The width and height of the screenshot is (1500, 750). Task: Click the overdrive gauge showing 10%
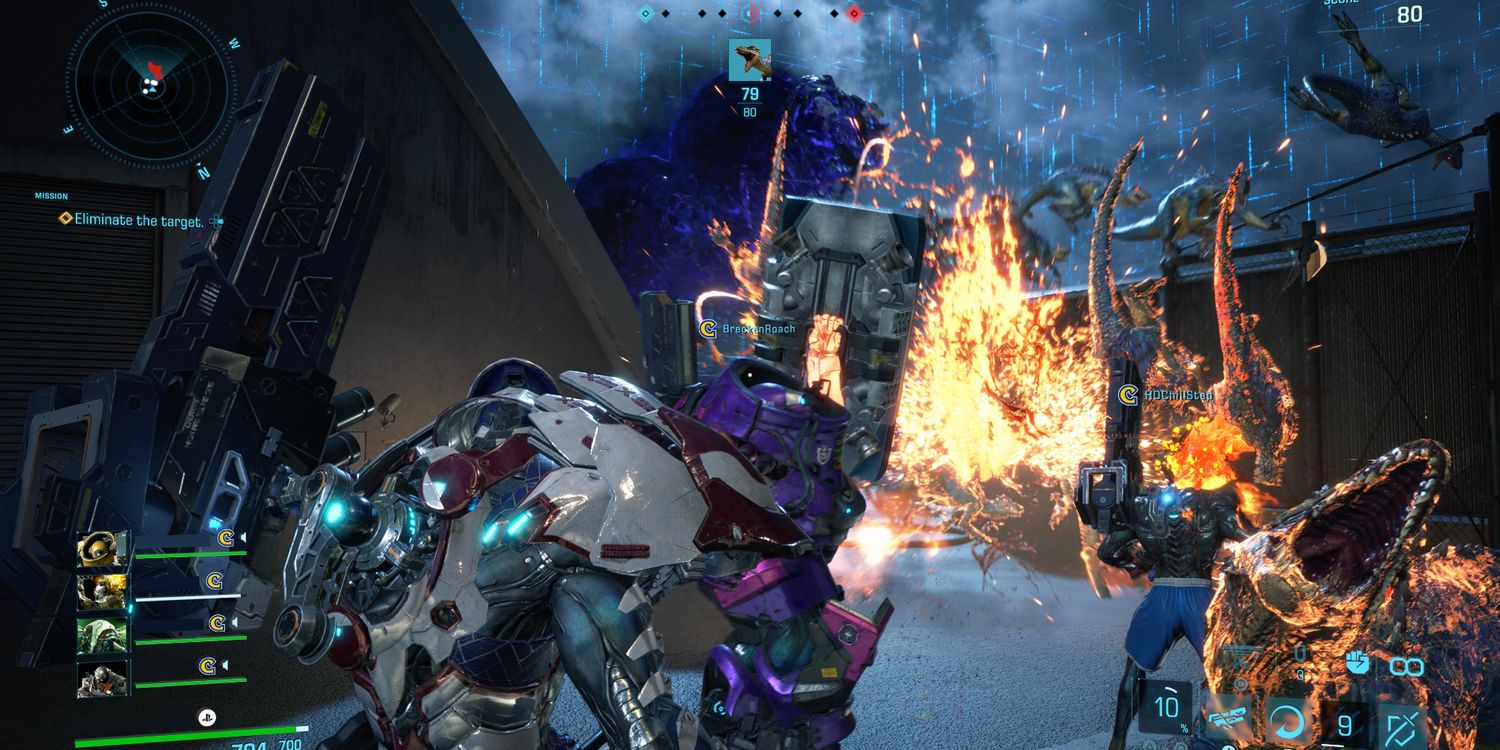point(1166,707)
